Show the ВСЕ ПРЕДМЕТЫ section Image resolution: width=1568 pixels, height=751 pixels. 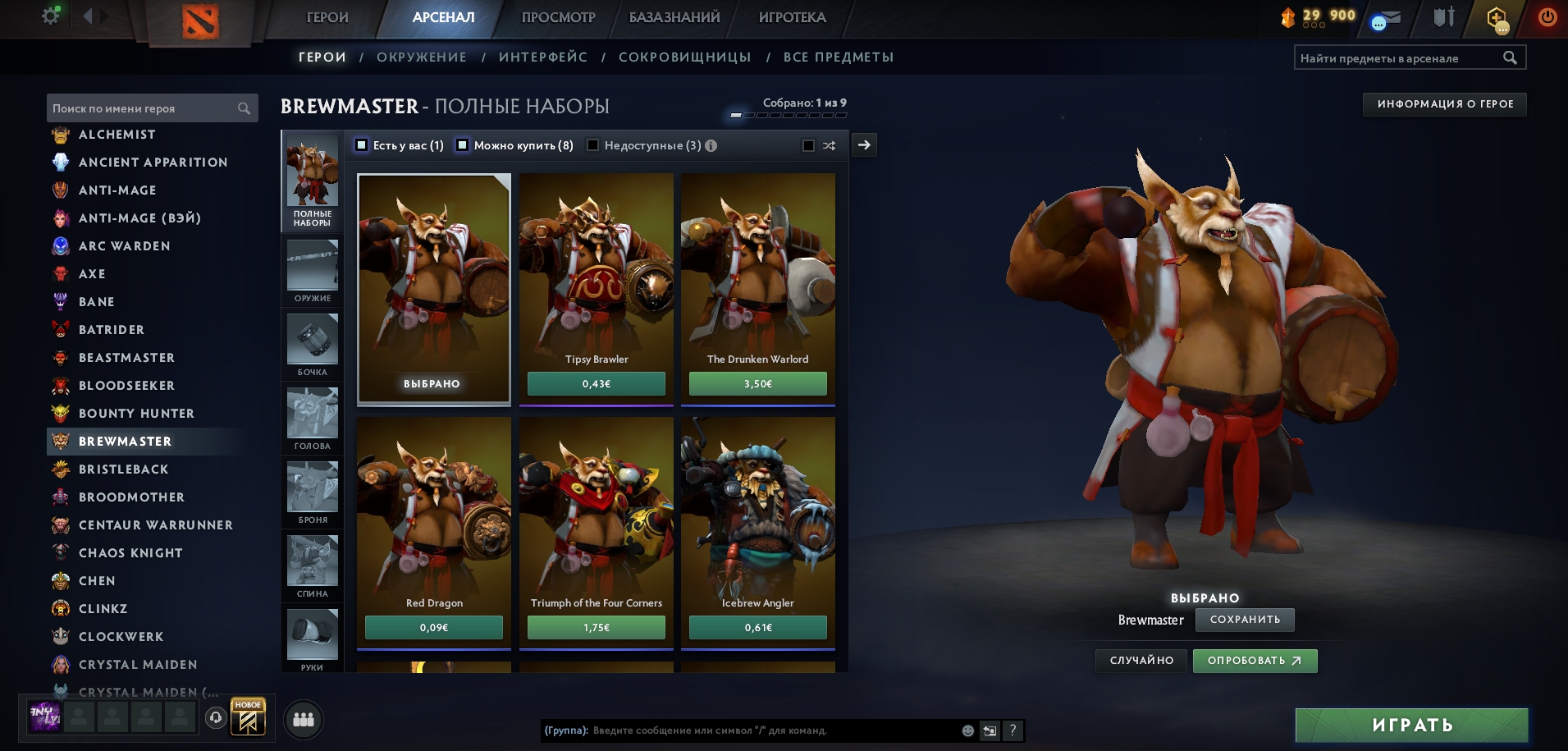coord(838,57)
